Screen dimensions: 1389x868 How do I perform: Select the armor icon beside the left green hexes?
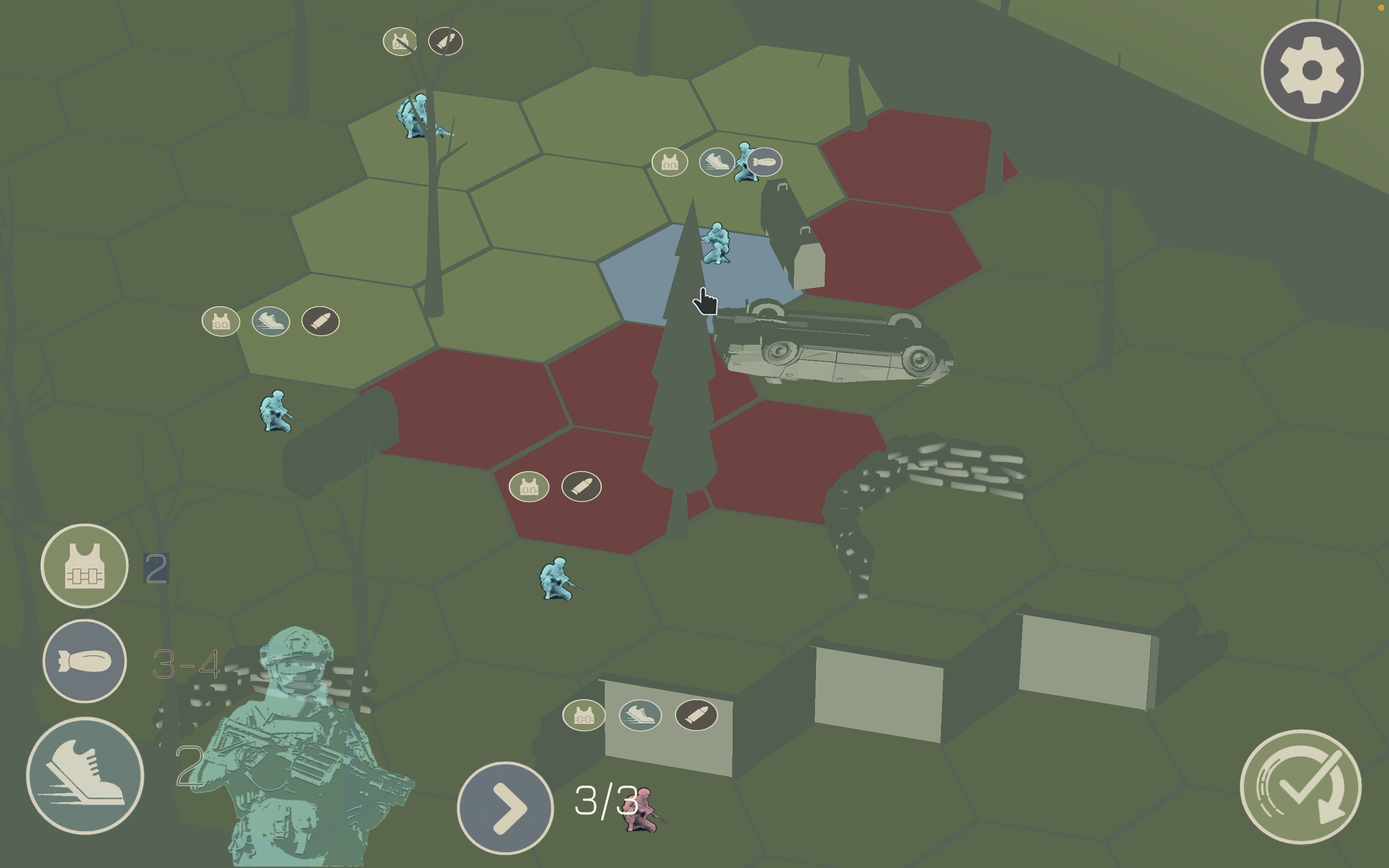pos(221,322)
